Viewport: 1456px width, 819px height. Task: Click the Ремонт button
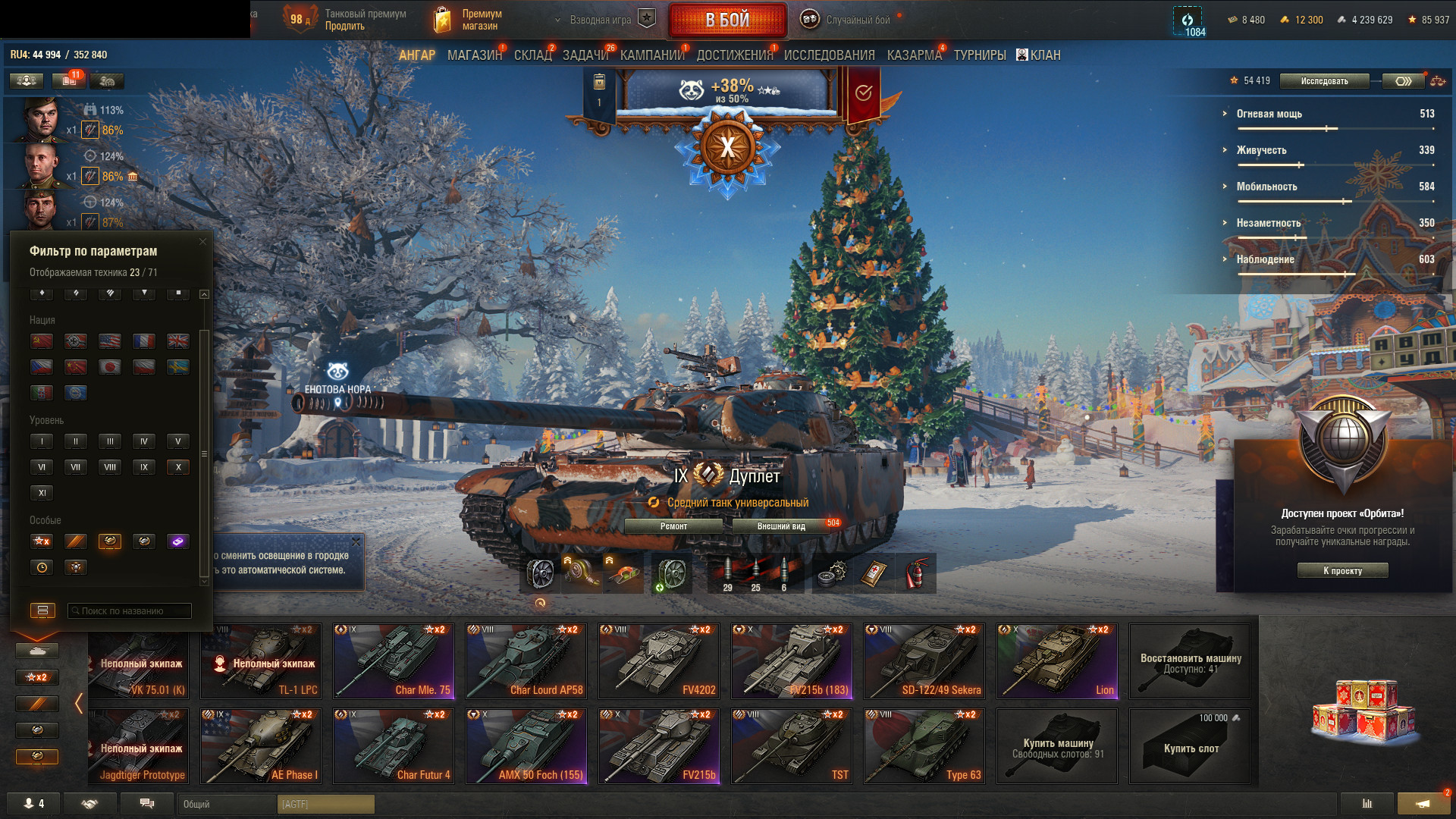click(x=673, y=526)
